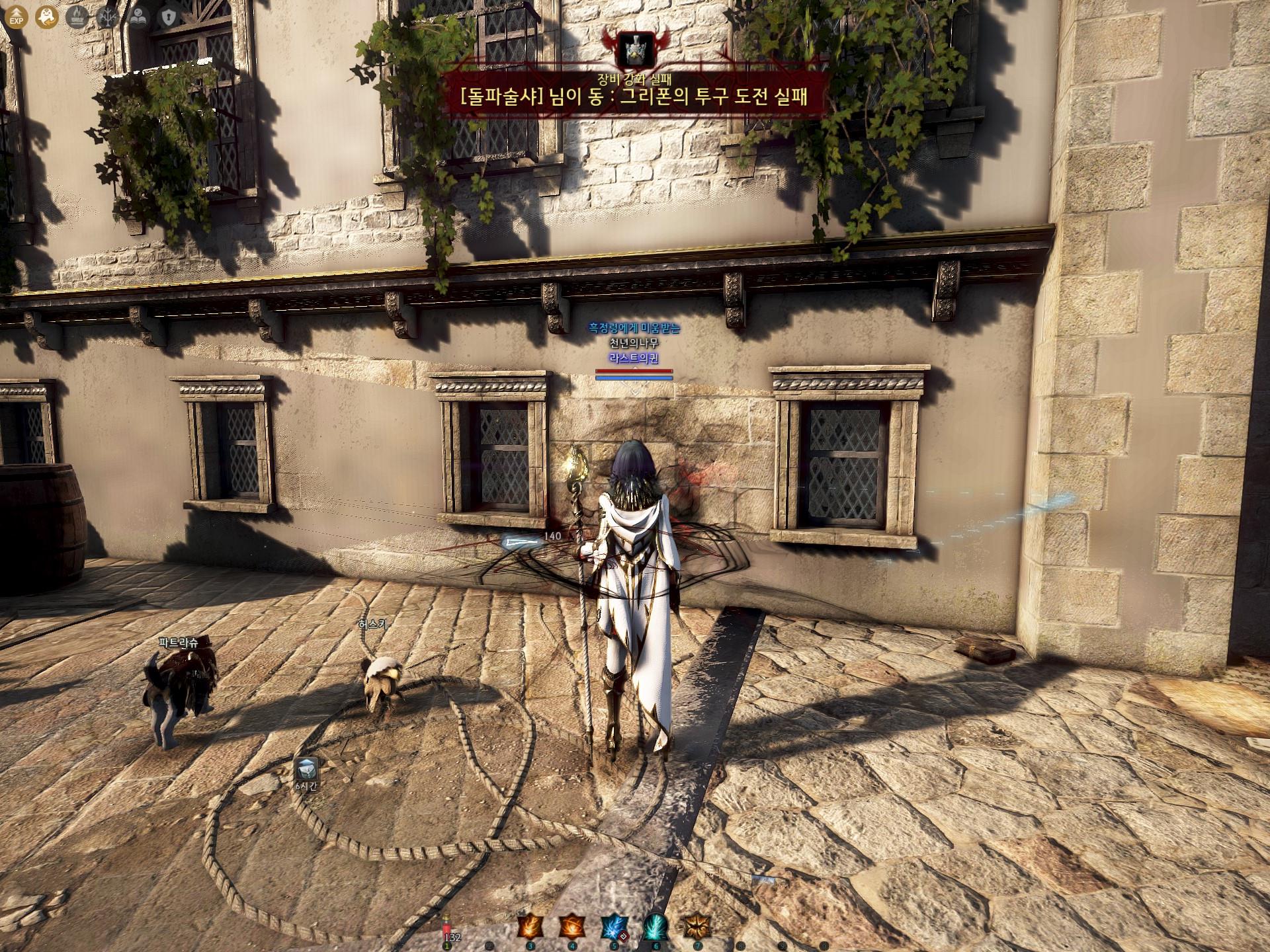
Task: Activate the blue lightning skill in slot 5
Action: [614, 927]
